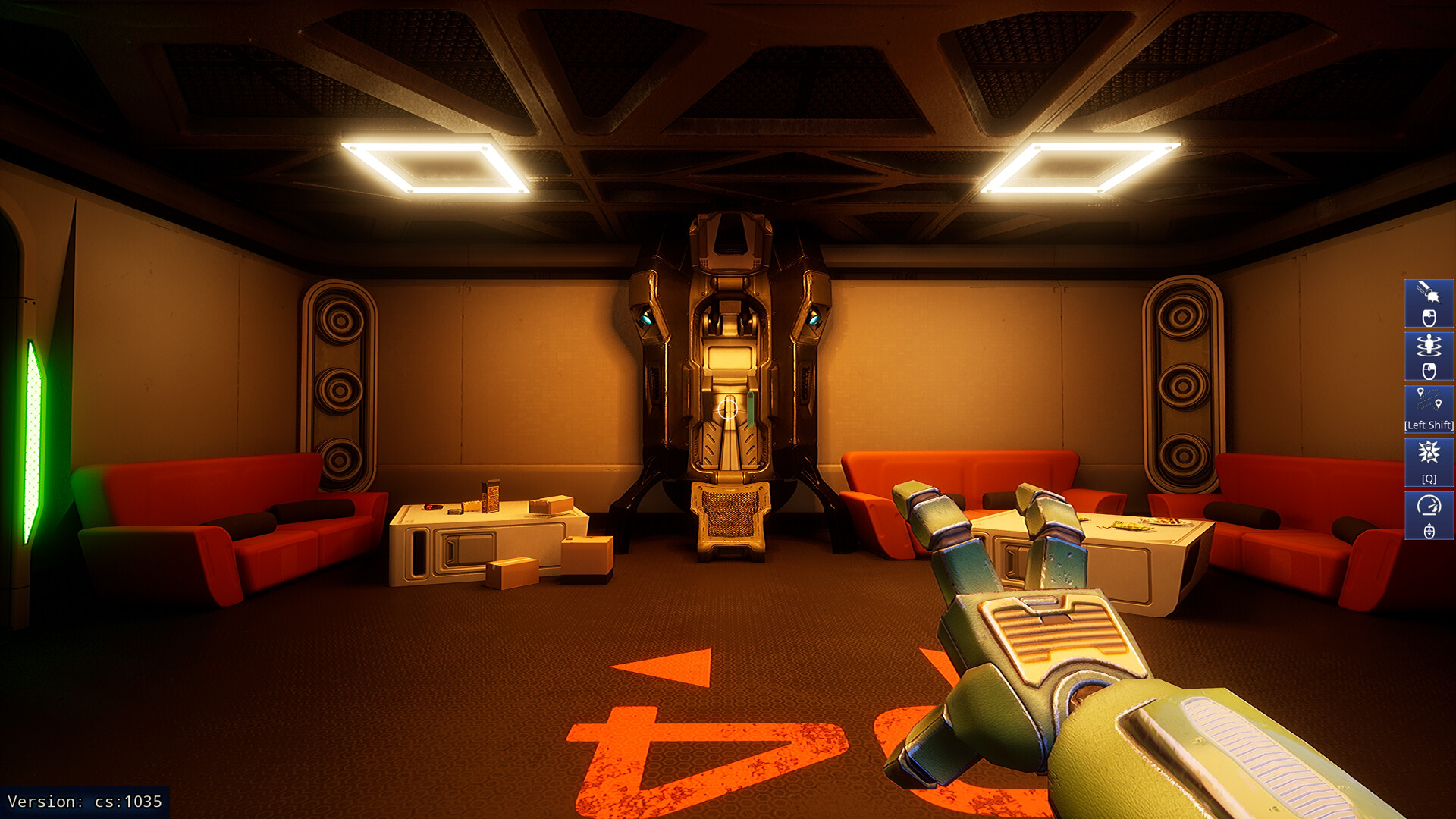
Task: Click the mouse icon in the orbit hint panel
Action: [x=1428, y=369]
